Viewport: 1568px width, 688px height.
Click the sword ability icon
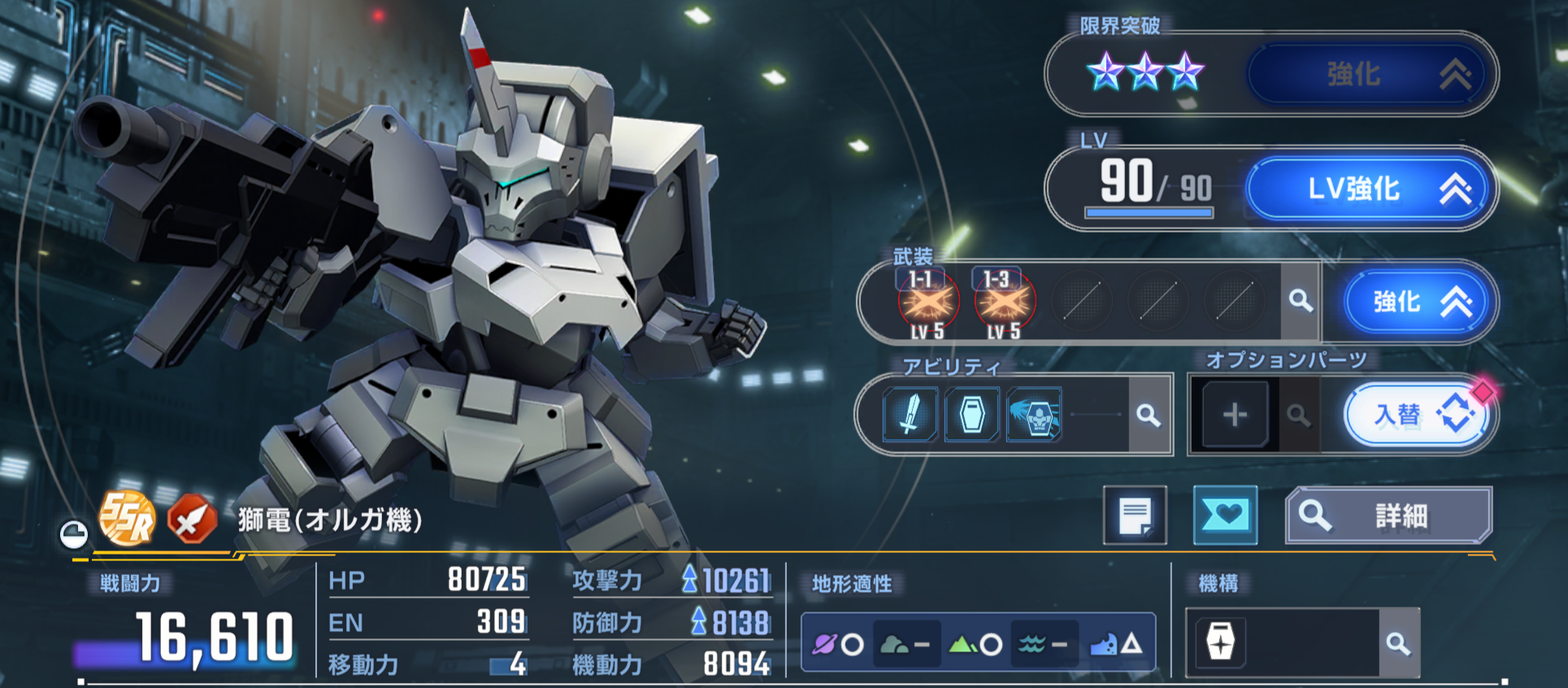pyautogui.click(x=910, y=415)
